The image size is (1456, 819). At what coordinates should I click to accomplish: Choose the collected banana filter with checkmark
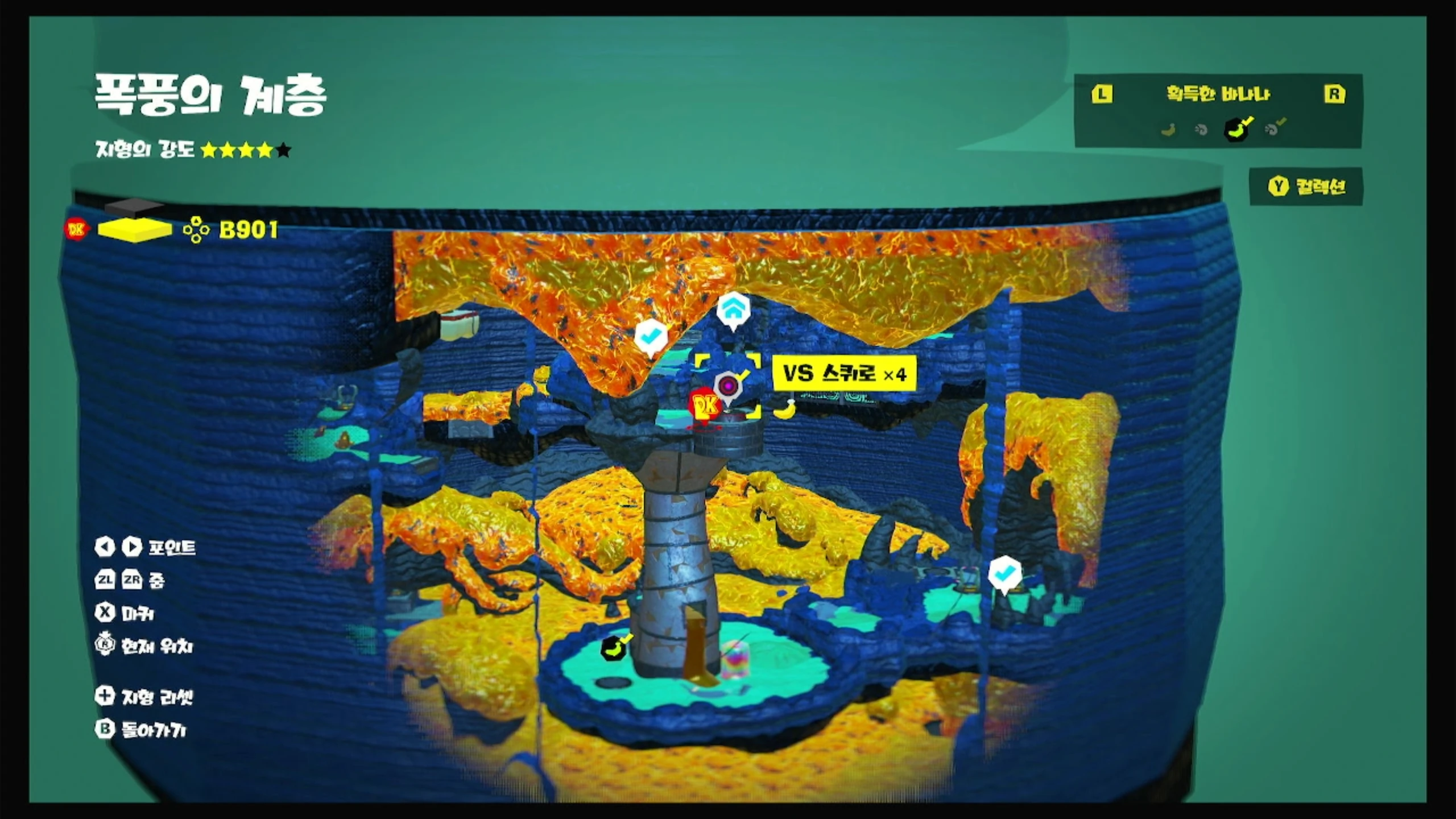pos(1238,129)
